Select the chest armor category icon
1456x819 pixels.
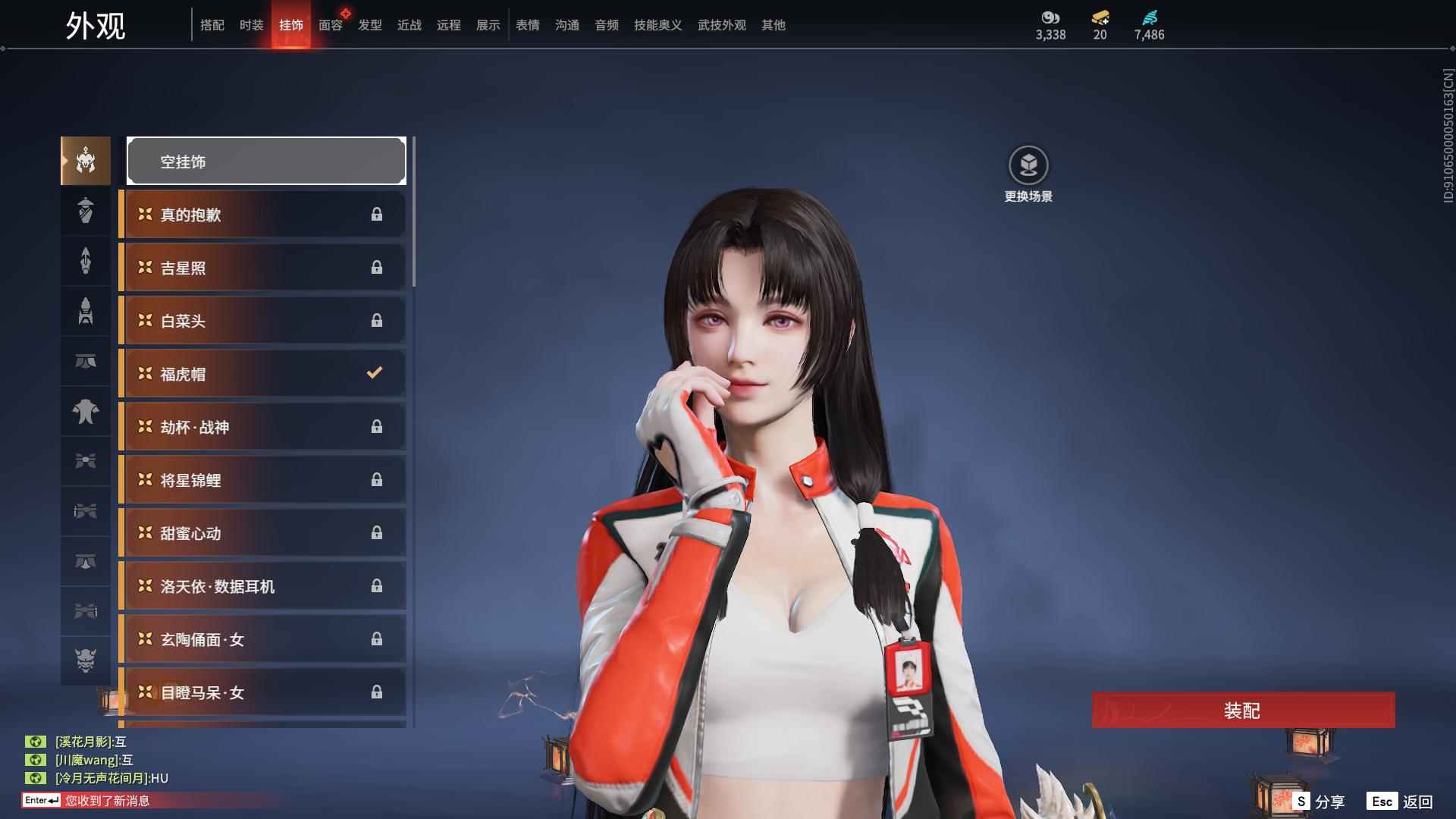click(x=86, y=412)
